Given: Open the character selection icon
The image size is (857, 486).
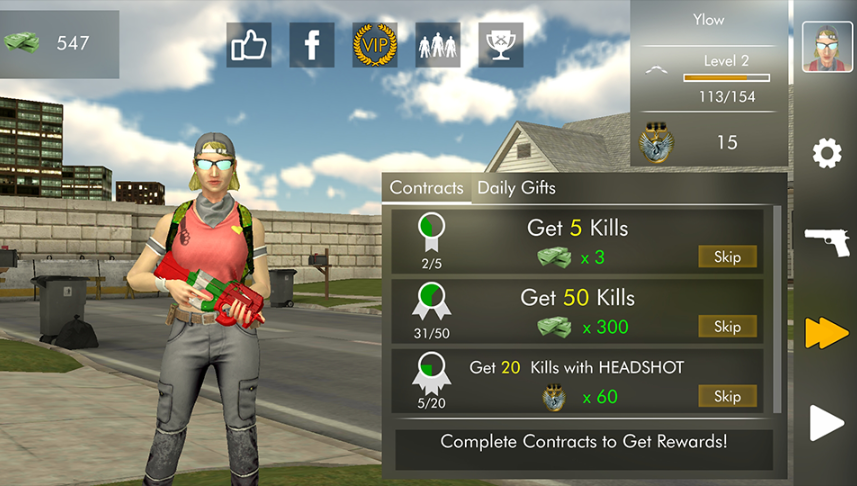Looking at the screenshot, I should pyautogui.click(x=437, y=45).
